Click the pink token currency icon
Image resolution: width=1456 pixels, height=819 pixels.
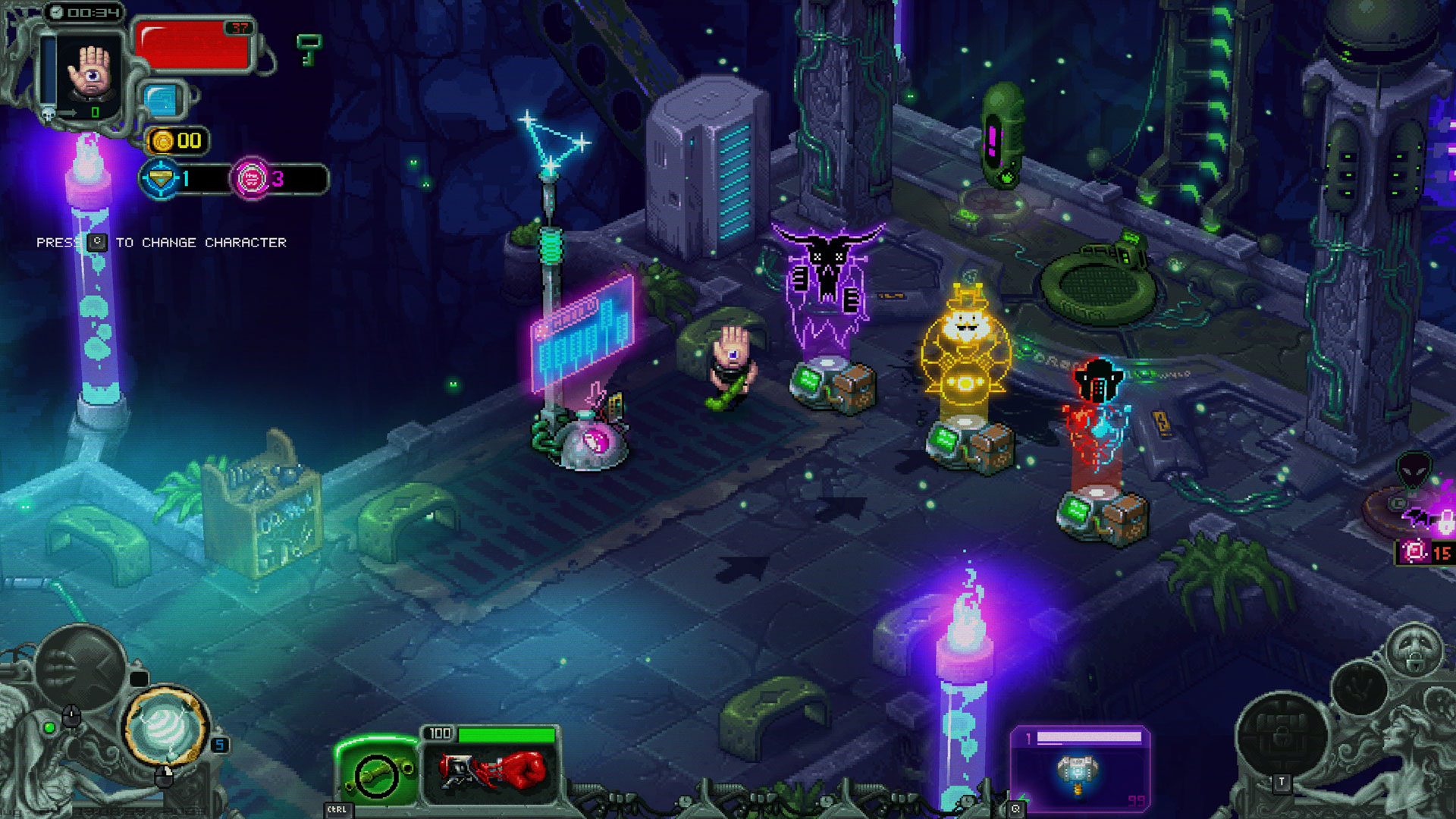(251, 179)
